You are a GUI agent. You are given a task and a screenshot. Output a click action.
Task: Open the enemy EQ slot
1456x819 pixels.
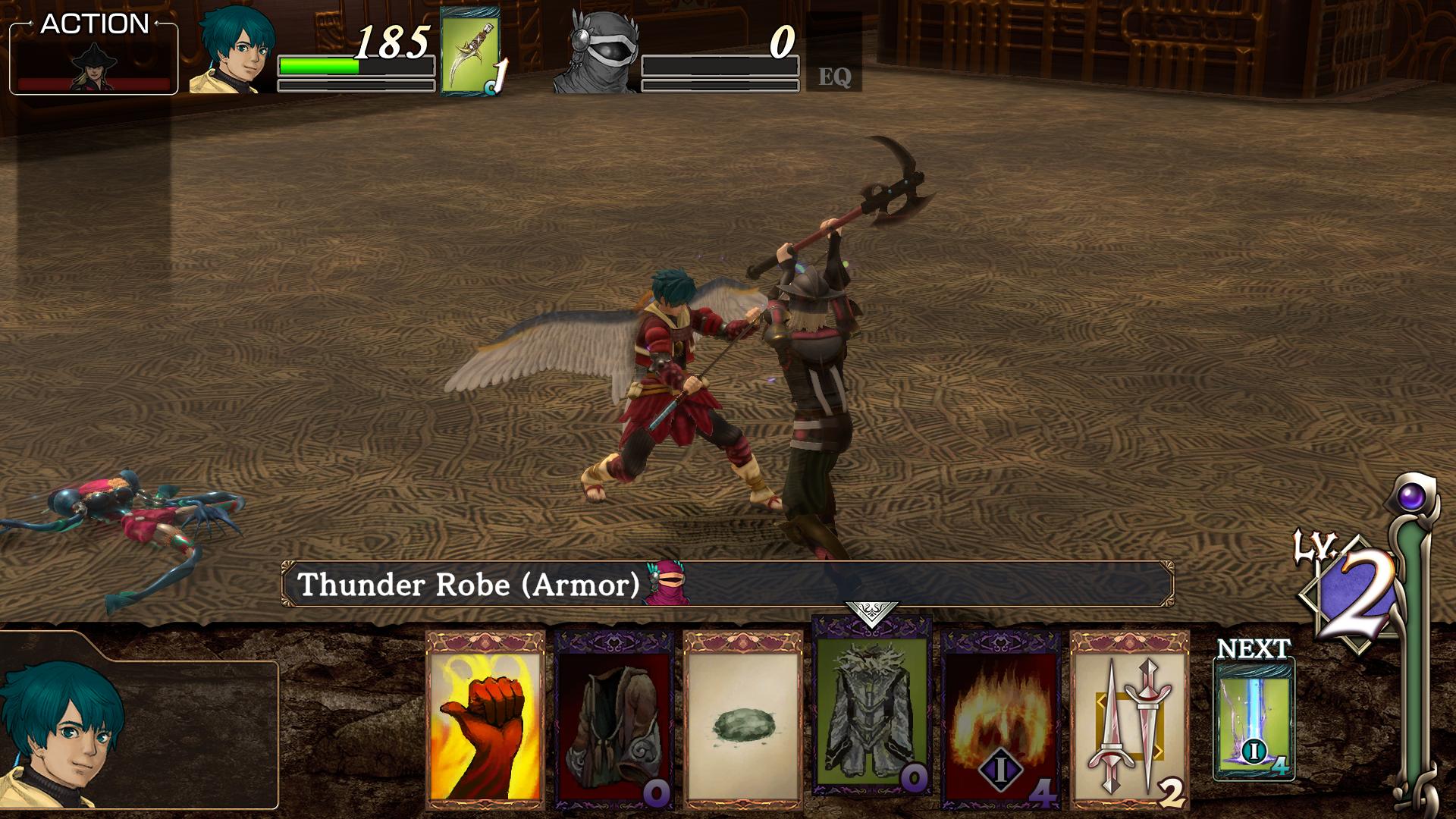point(834,76)
